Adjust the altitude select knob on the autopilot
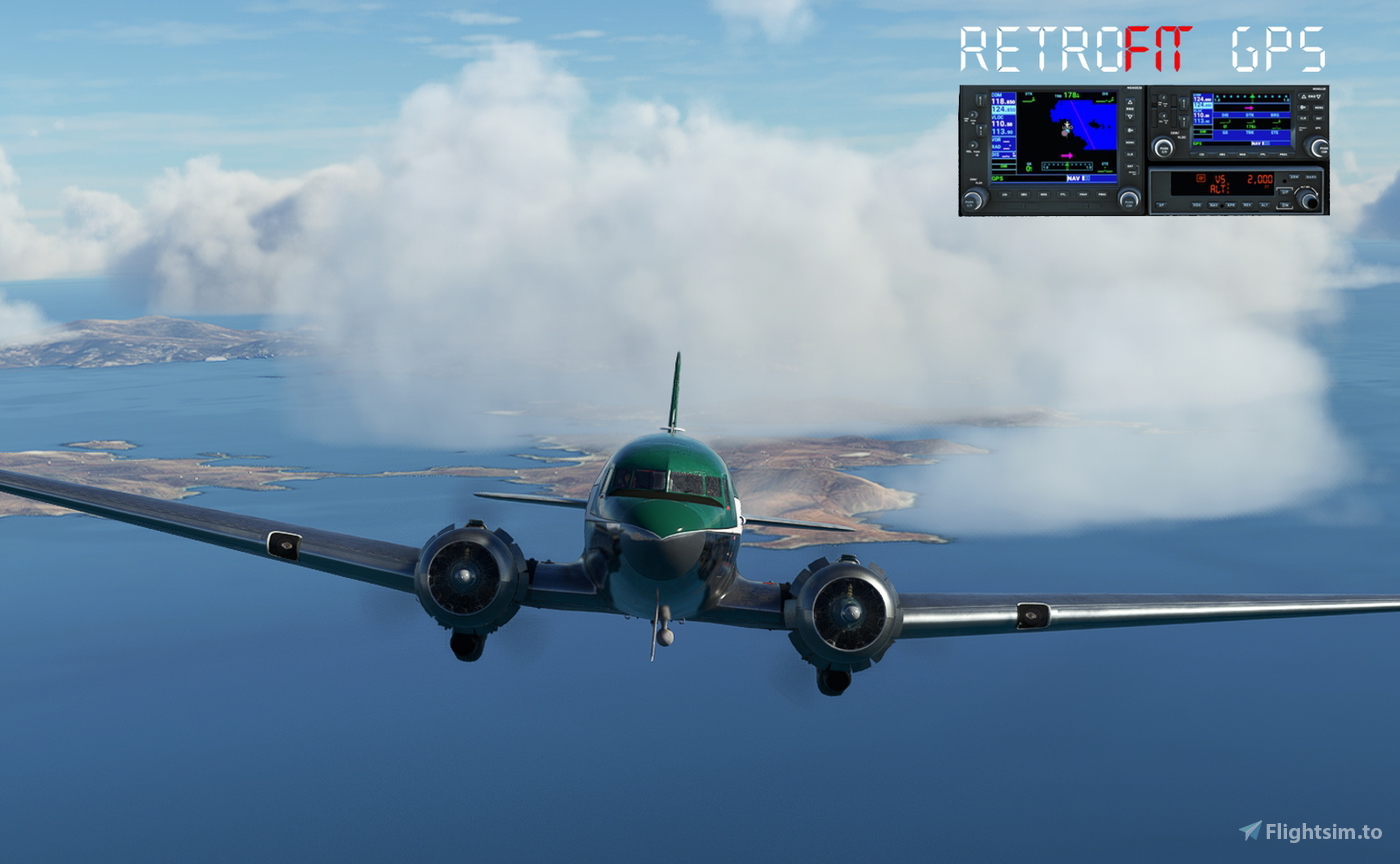The image size is (1400, 864). pyautogui.click(x=1308, y=199)
